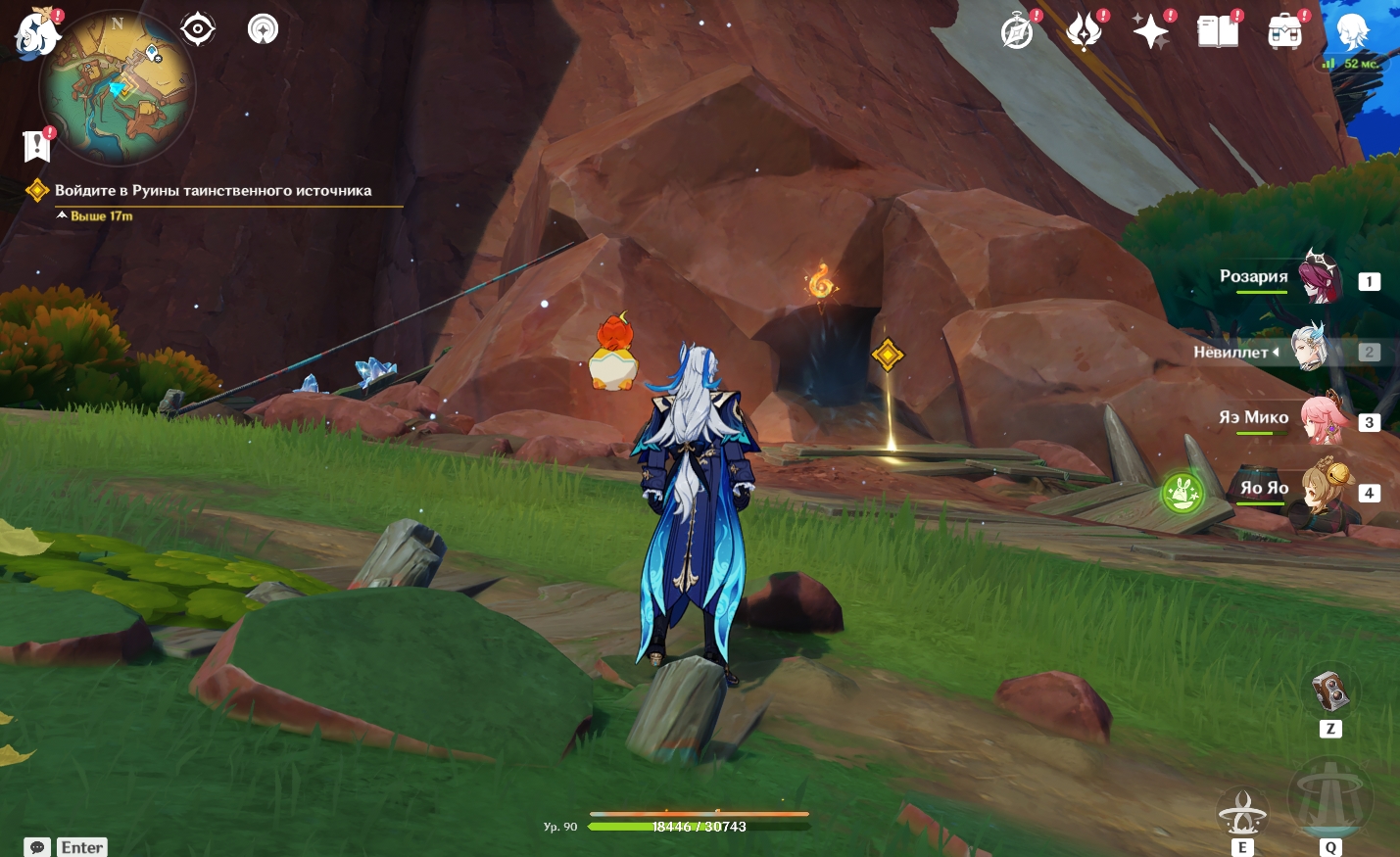This screenshot has height=857, width=1400.
Task: Open the circular minimap
Action: click(x=118, y=88)
